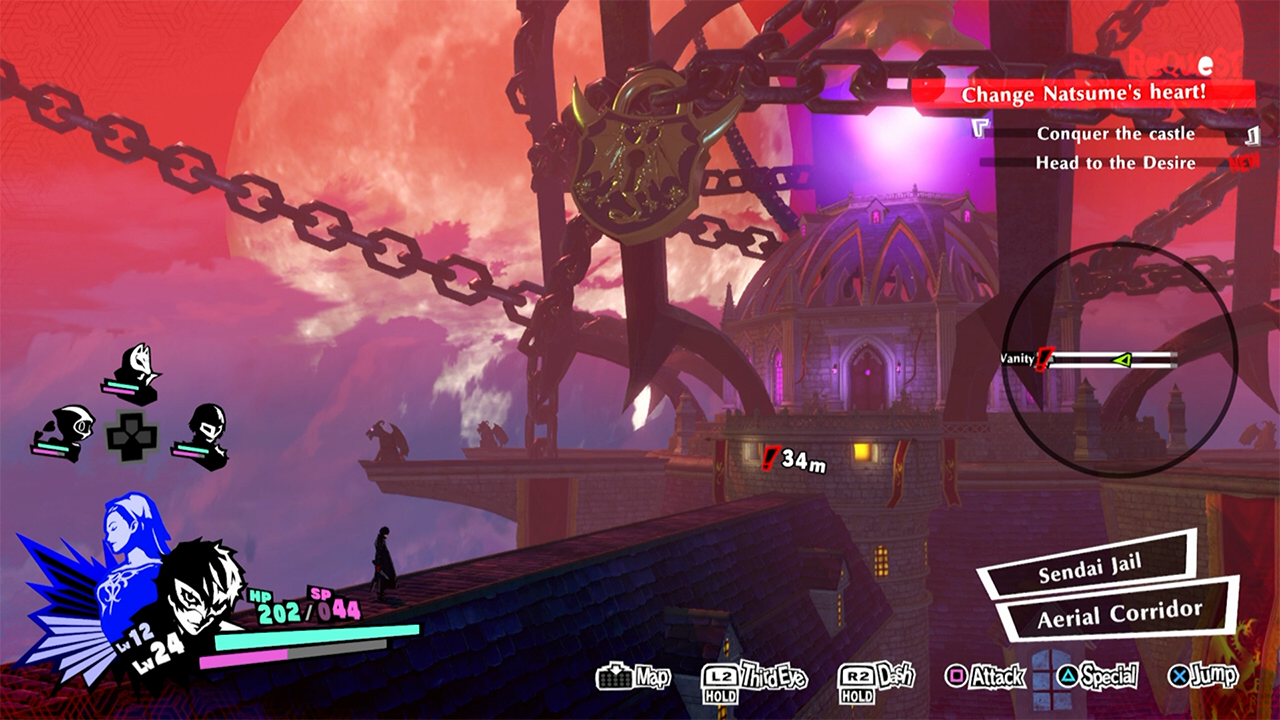Screen dimensions: 1280x720
Task: Select the "Conquer the castle" objective
Action: point(1115,134)
